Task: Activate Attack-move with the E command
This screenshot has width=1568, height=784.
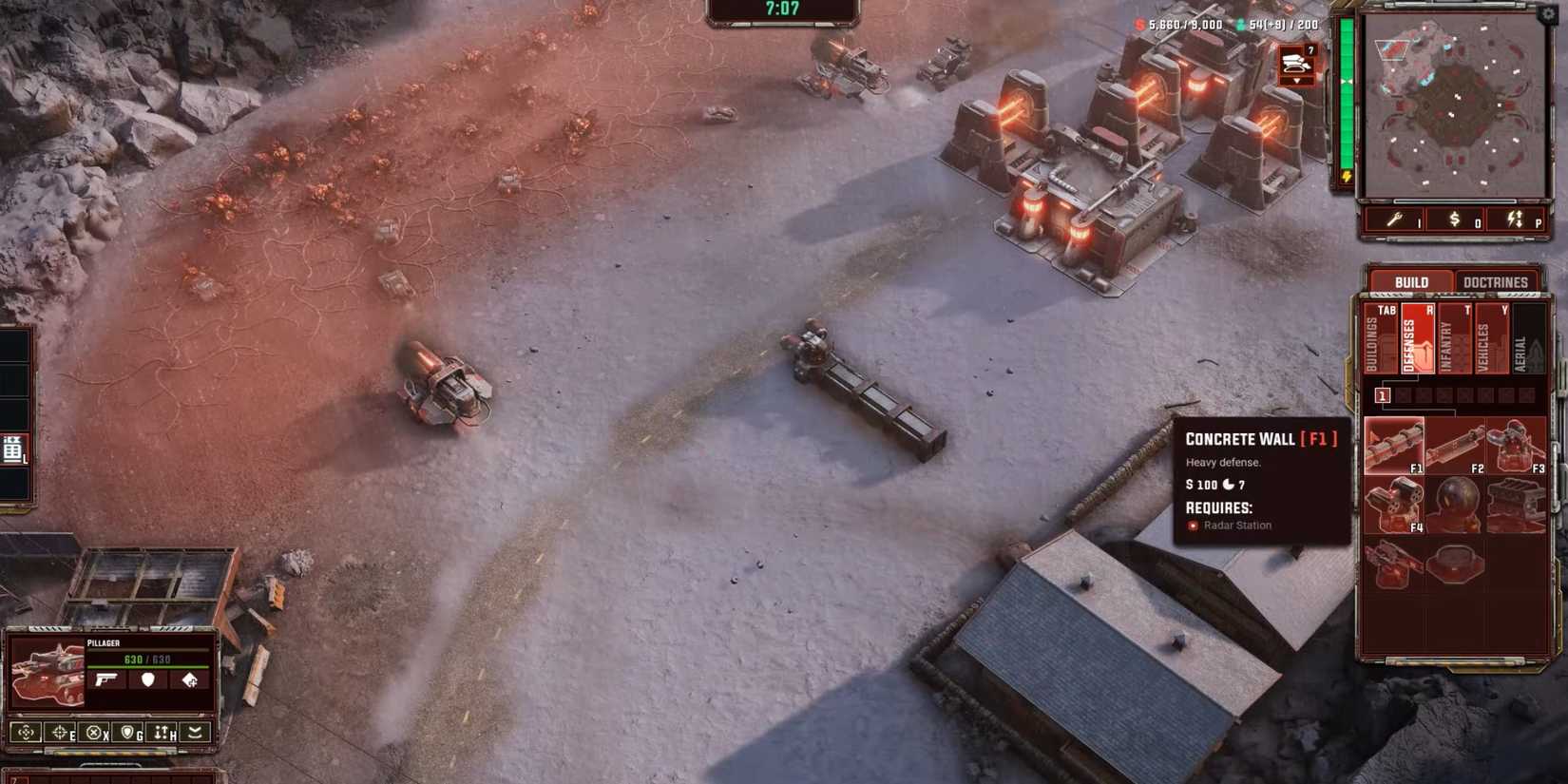Action: coord(64,733)
